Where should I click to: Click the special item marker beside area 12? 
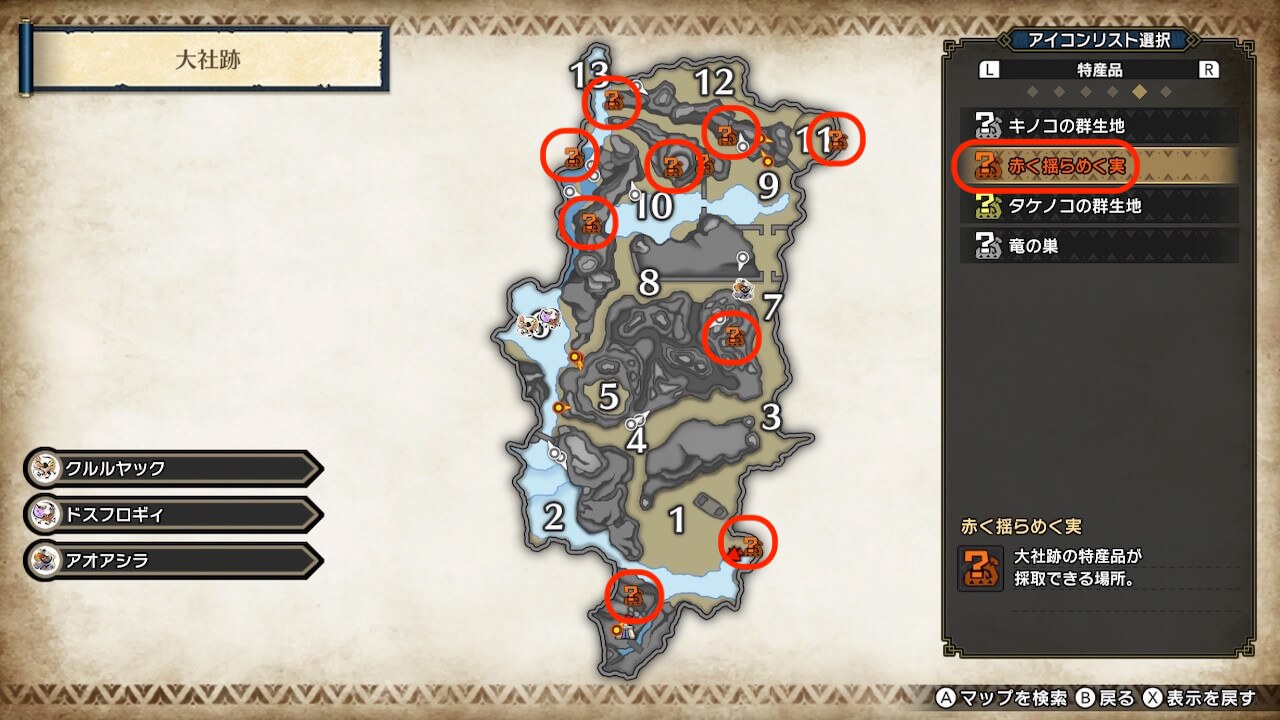pyautogui.click(x=728, y=132)
